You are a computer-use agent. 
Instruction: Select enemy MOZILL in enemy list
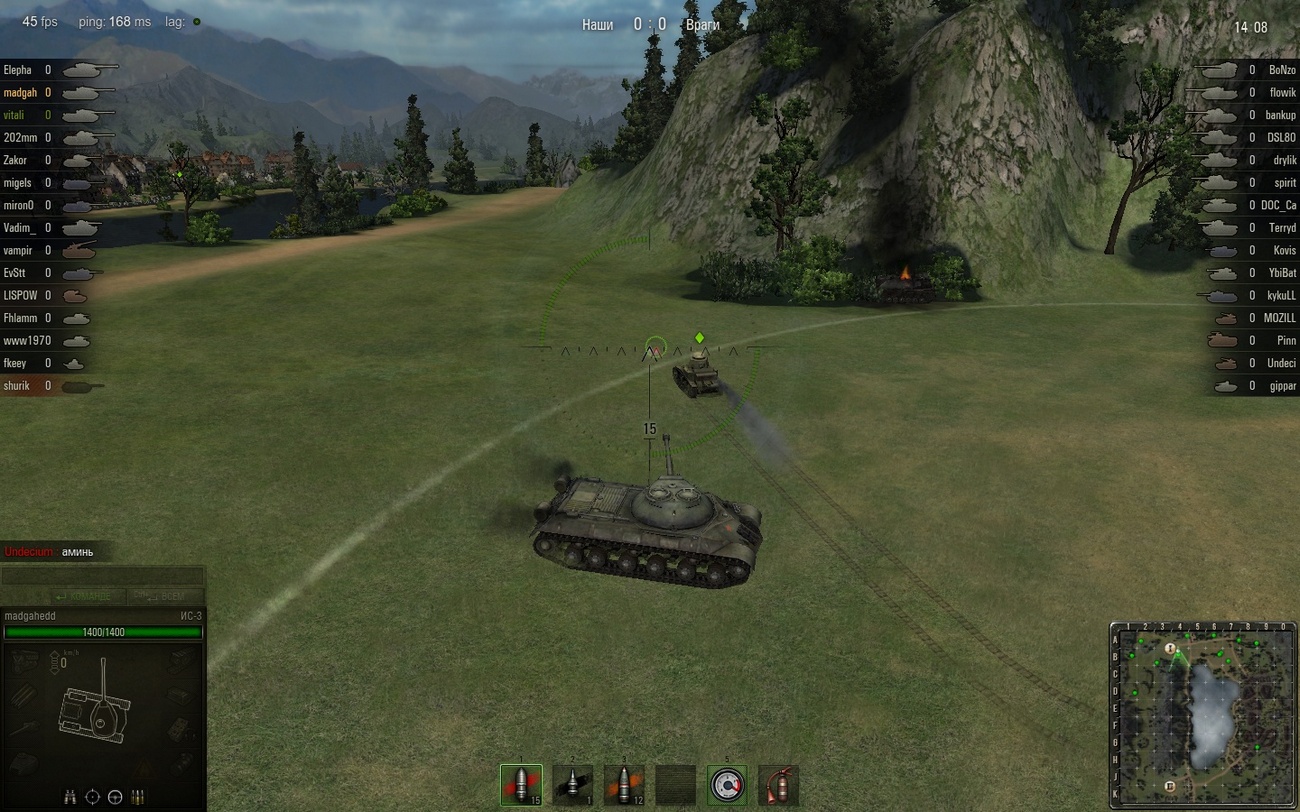(1279, 318)
